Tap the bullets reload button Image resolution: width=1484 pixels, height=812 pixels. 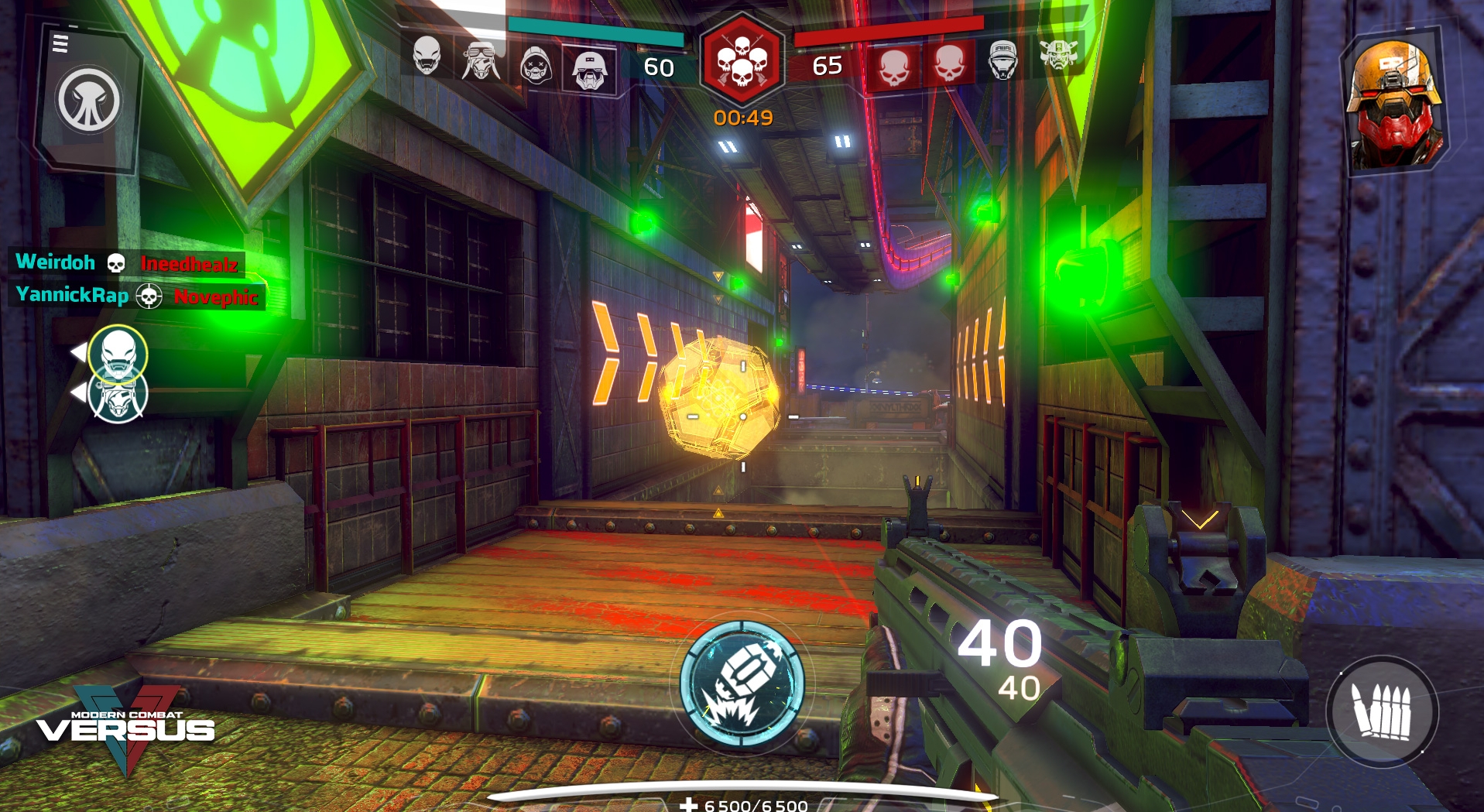click(1382, 711)
